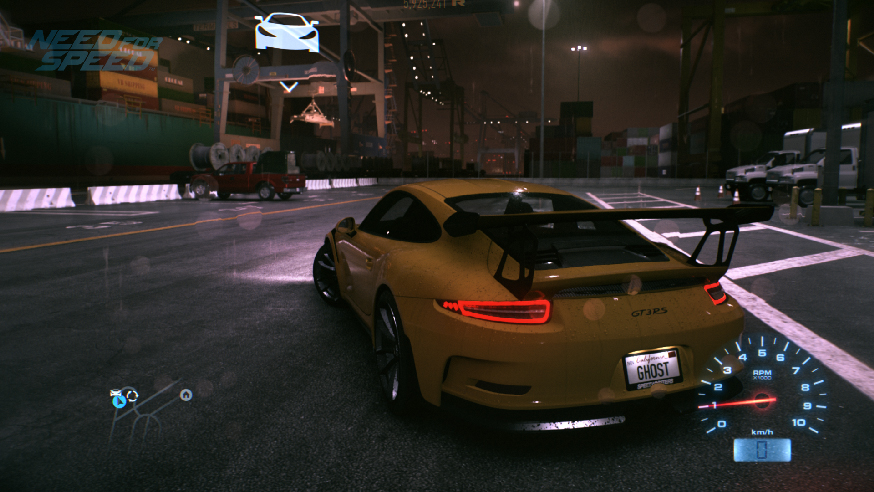
Task: Select the garage home icon on minimap
Action: [186, 395]
